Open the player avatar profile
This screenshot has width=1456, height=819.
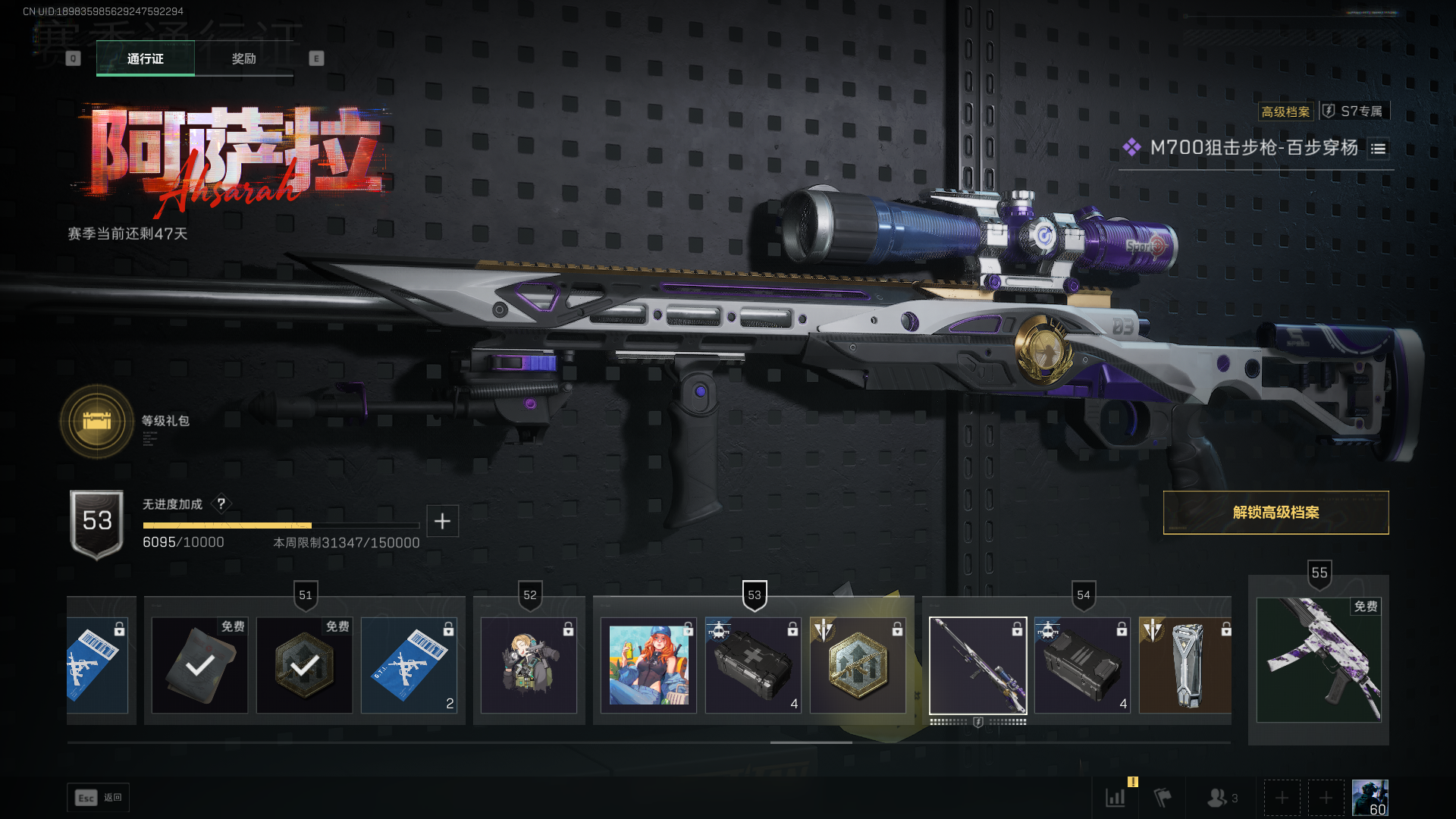[x=1370, y=798]
